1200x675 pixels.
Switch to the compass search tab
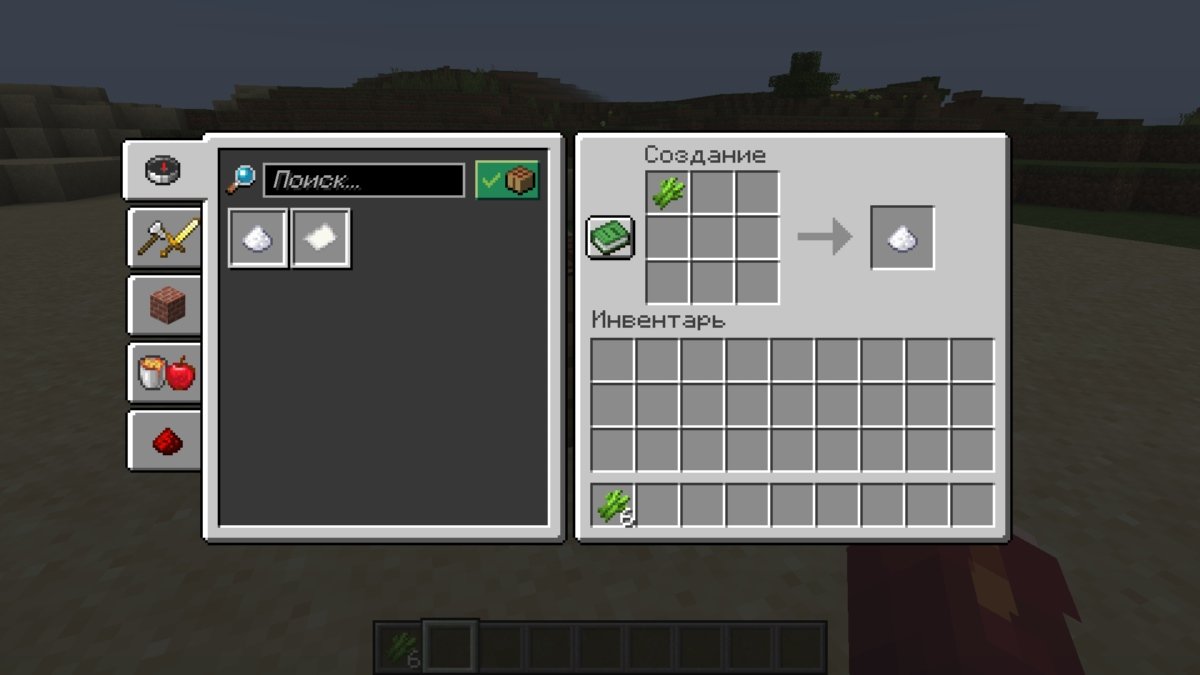coord(164,170)
